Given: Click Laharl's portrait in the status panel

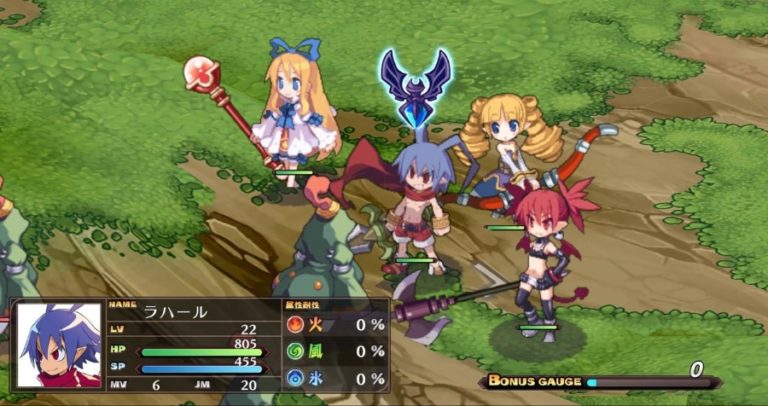Looking at the screenshot, I should (59, 346).
